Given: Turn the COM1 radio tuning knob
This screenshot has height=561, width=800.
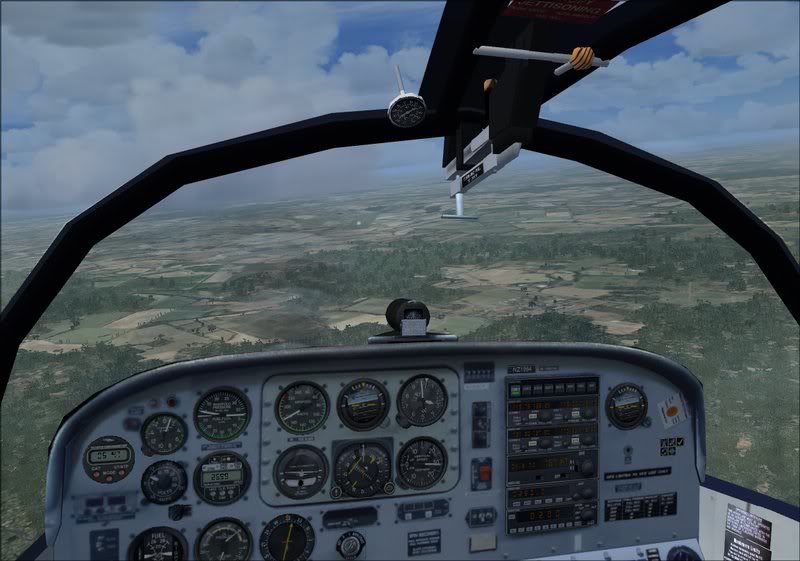Looking at the screenshot, I should tap(588, 411).
